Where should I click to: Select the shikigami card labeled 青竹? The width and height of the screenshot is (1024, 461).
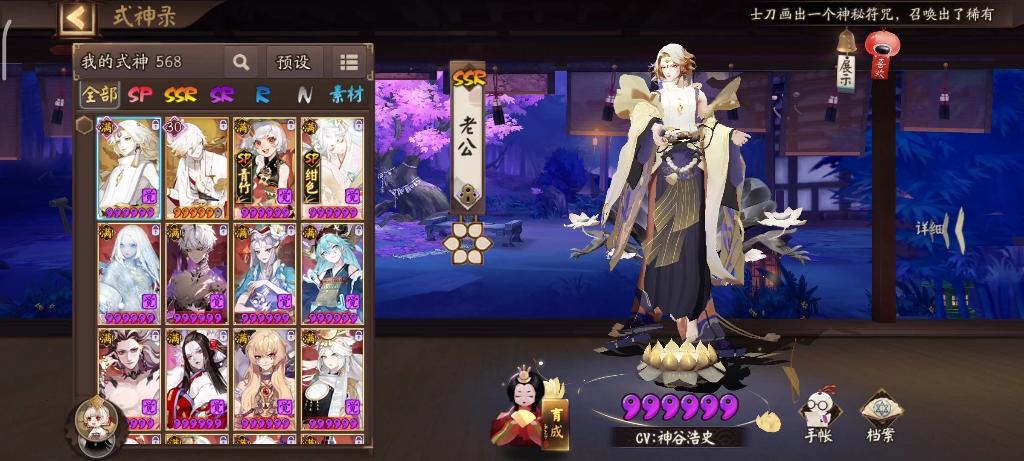(264, 168)
